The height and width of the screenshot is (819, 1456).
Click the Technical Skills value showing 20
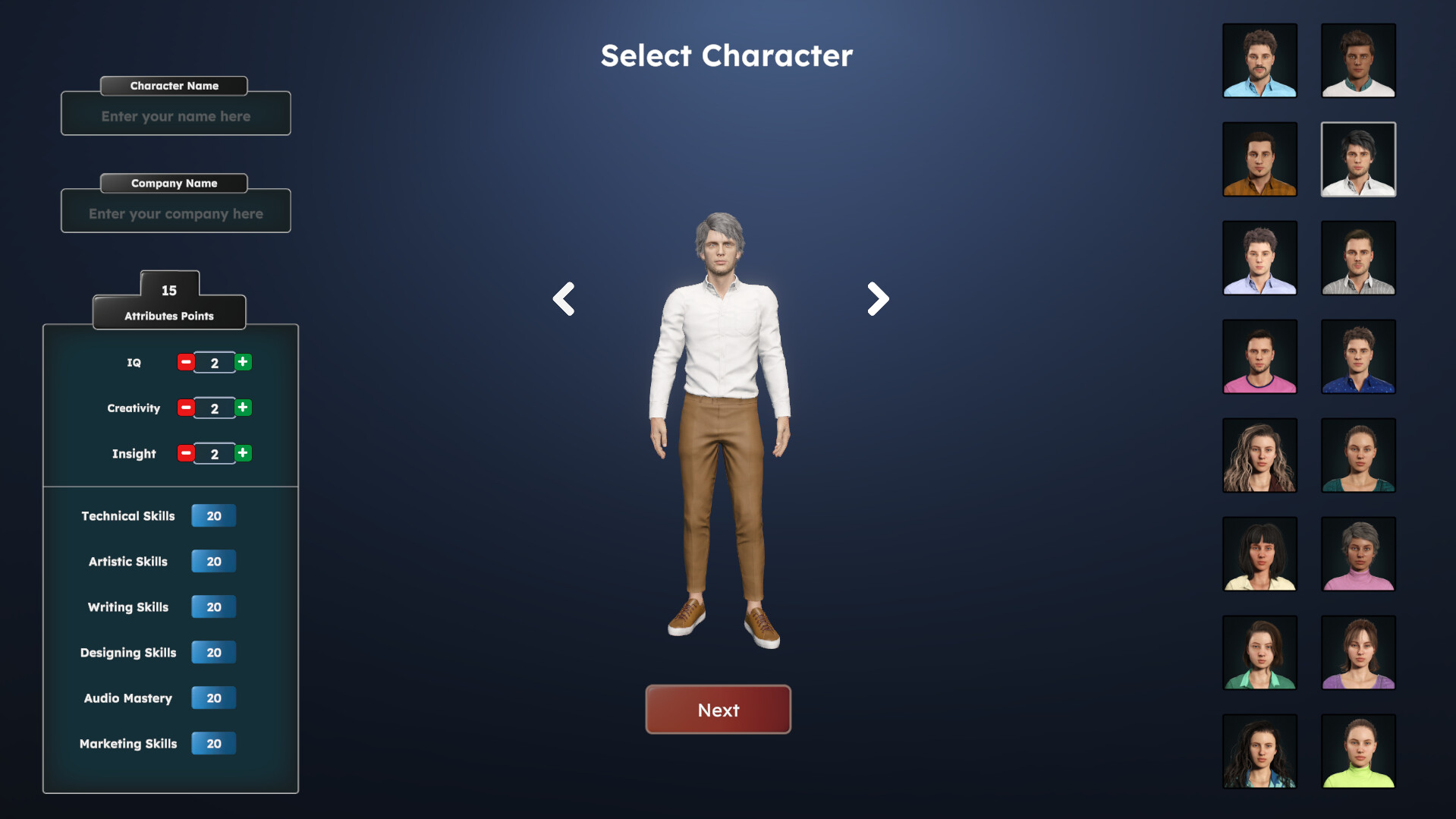(213, 515)
